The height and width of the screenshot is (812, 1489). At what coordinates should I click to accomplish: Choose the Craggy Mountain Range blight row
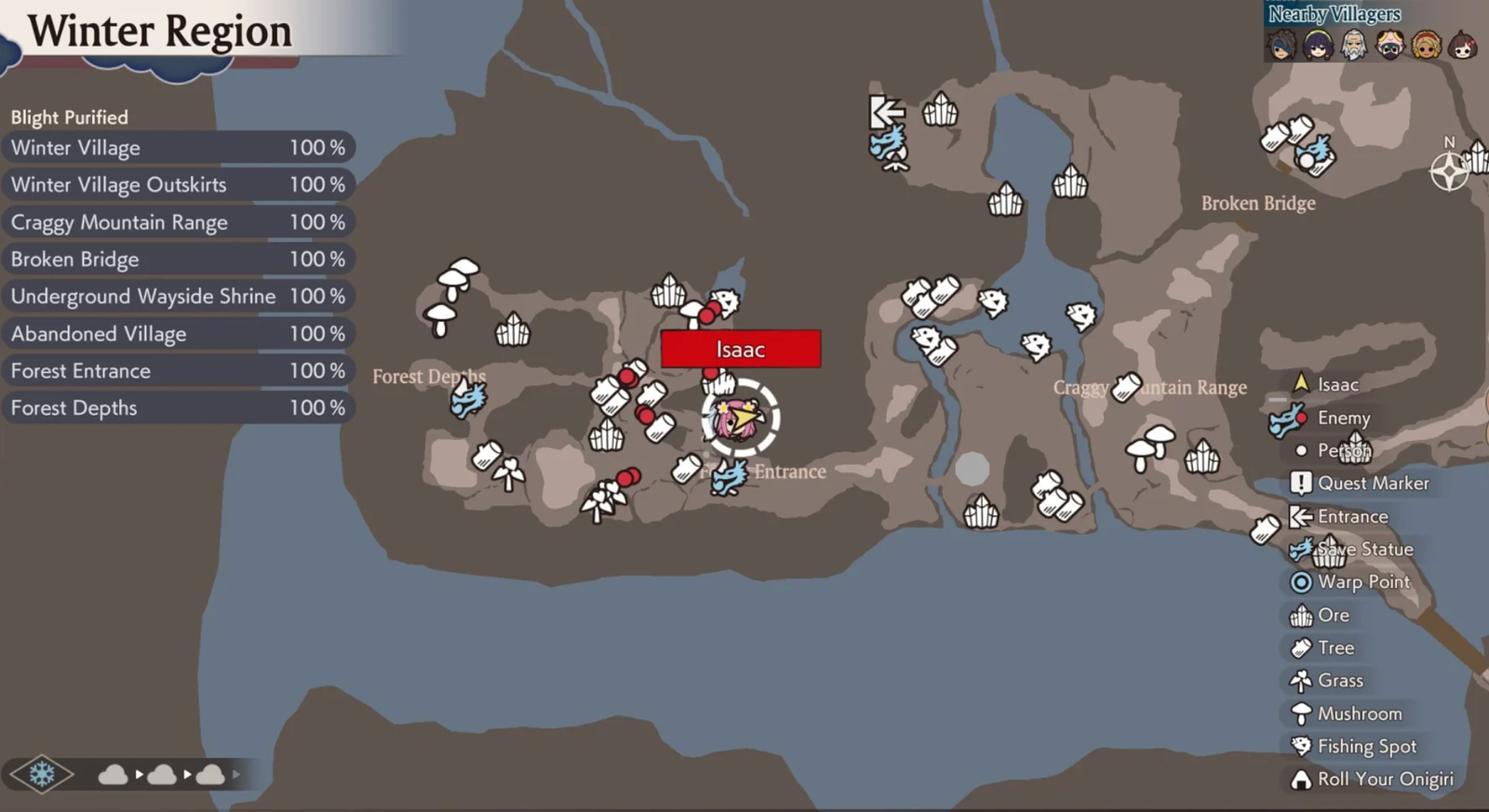click(177, 222)
